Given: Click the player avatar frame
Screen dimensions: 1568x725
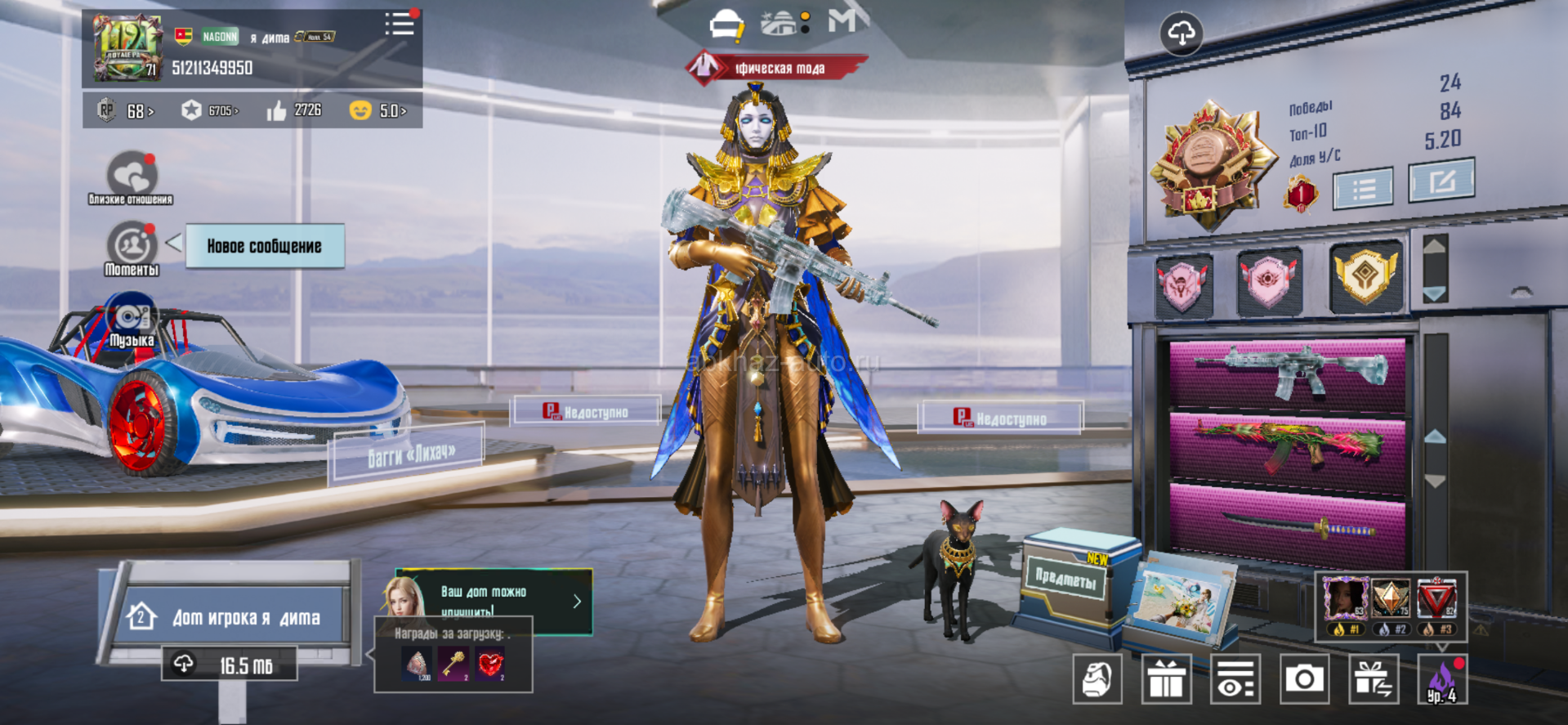Looking at the screenshot, I should (x=126, y=47).
